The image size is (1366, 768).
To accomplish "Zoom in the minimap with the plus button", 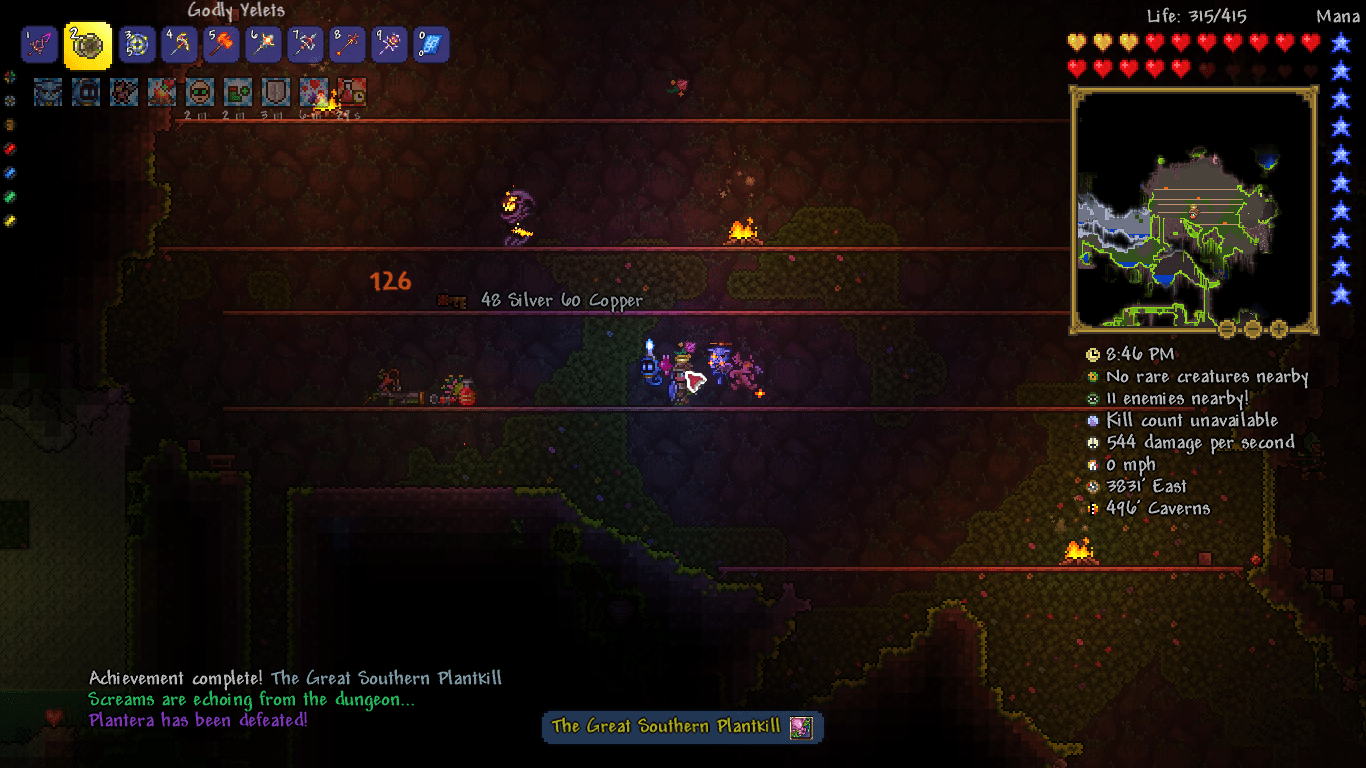I will (x=1278, y=327).
